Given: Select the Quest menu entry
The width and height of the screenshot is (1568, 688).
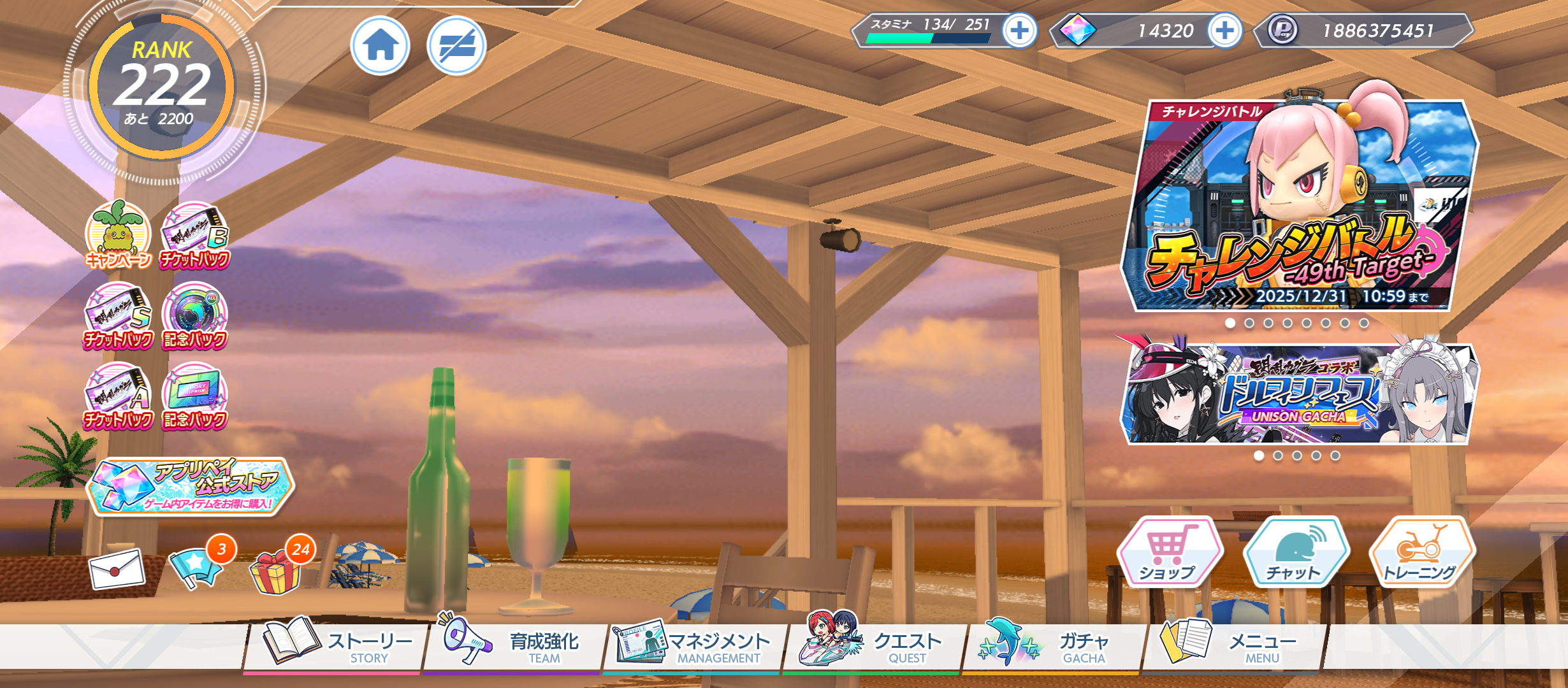Looking at the screenshot, I should coord(873,645).
